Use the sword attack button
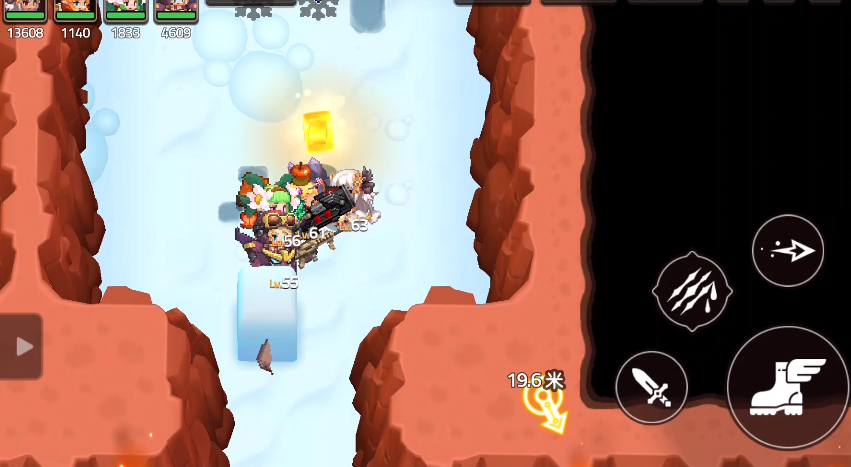This screenshot has width=851, height=467. [652, 387]
